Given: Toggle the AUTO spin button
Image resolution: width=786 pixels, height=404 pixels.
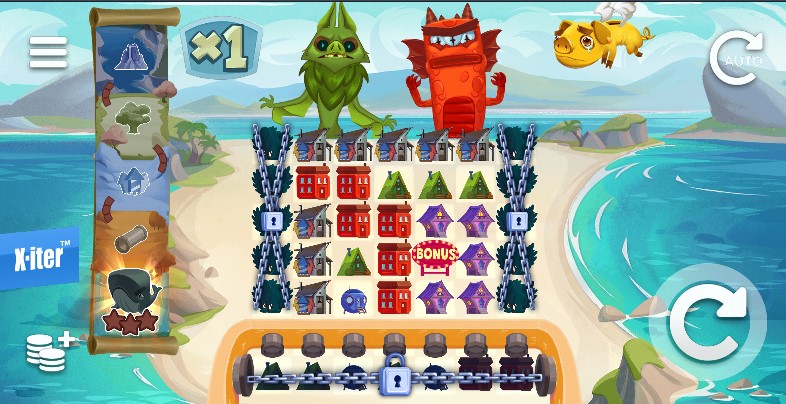Looking at the screenshot, I should tap(735, 58).
